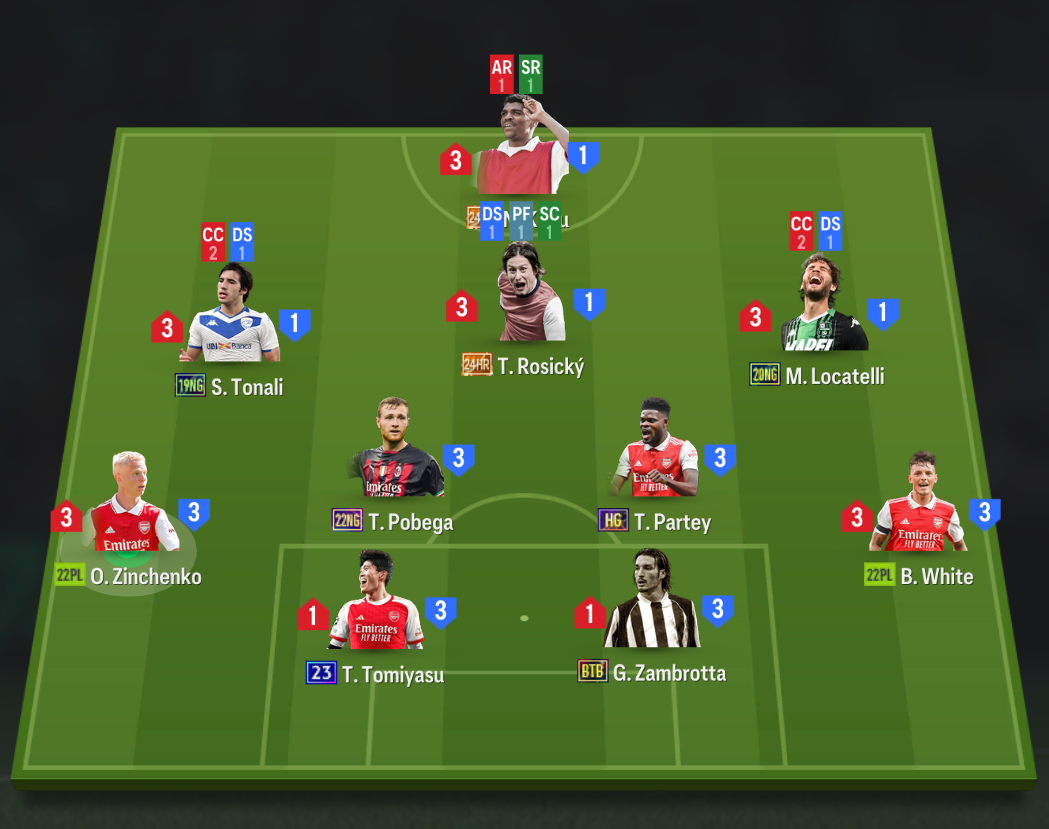Choose B. White at right back
Image resolution: width=1049 pixels, height=829 pixels.
click(x=918, y=508)
